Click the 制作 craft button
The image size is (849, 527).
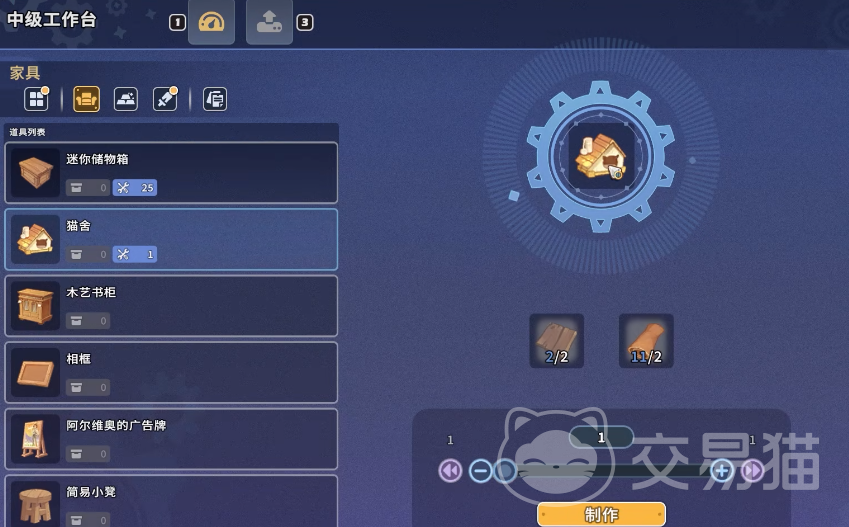601,515
